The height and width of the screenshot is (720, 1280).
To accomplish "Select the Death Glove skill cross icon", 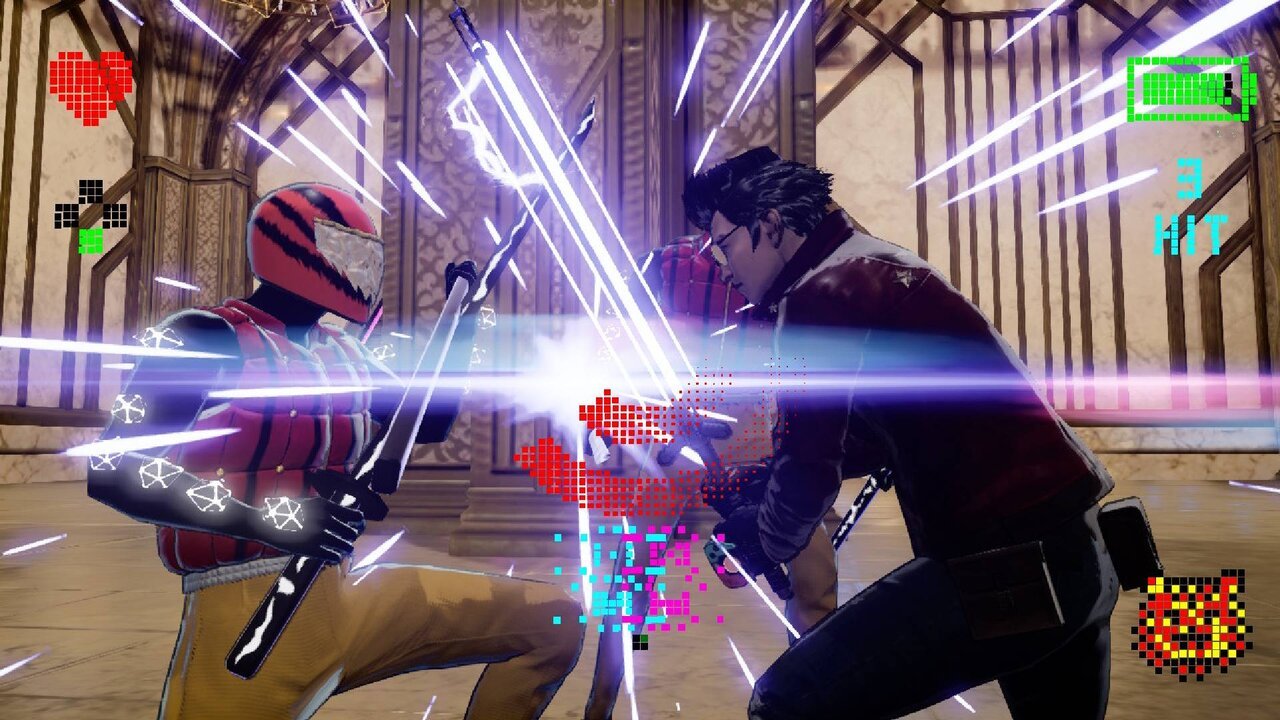I will (91, 216).
